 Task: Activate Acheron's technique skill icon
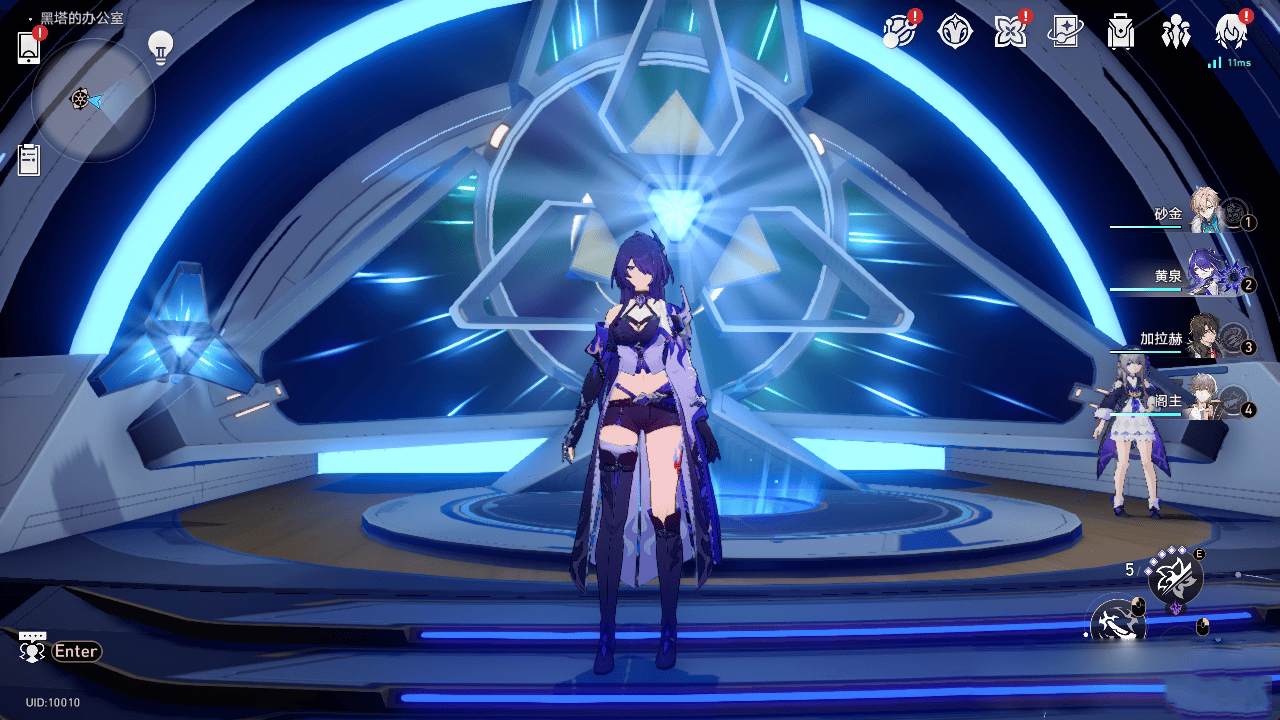coord(1173,578)
